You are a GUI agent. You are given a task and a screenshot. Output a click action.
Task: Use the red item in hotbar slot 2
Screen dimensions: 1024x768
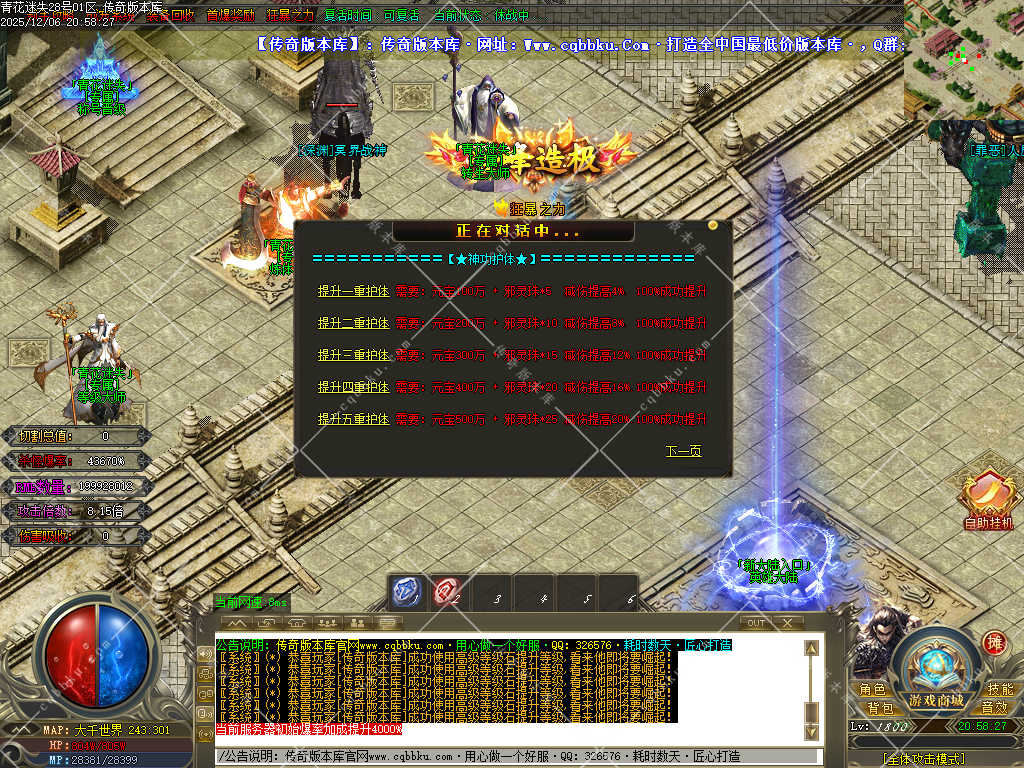446,592
